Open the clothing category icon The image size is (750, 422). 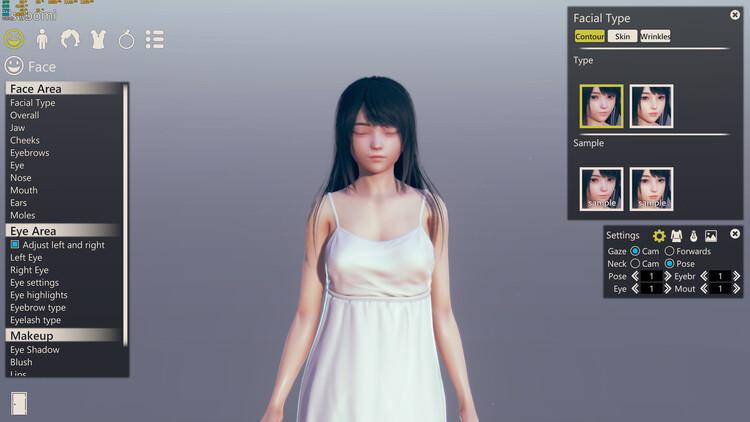tap(98, 39)
